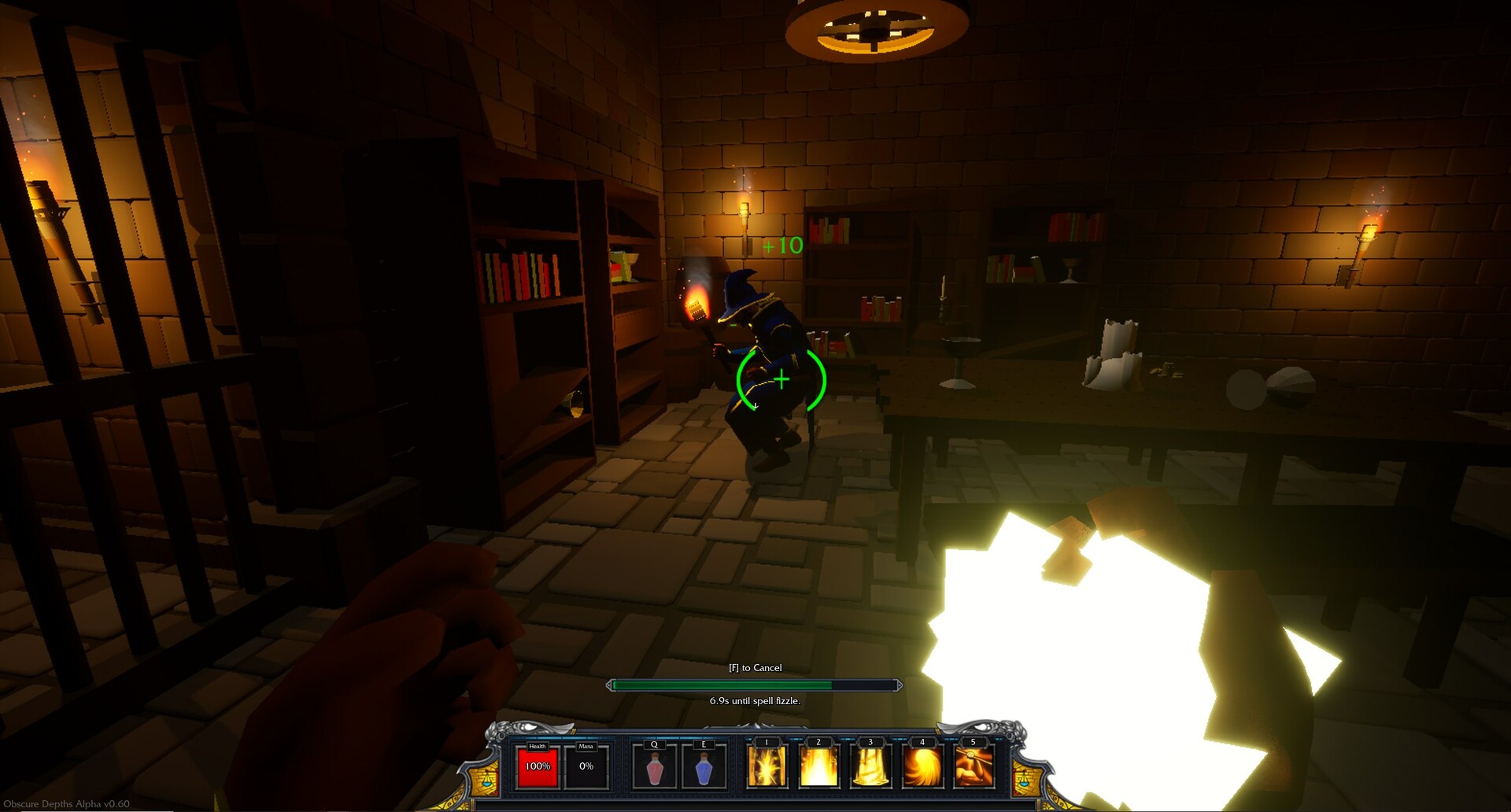Viewport: 1511px width, 812px height.
Task: Cast the pillar-of-light spell in slot 3
Action: (x=870, y=767)
